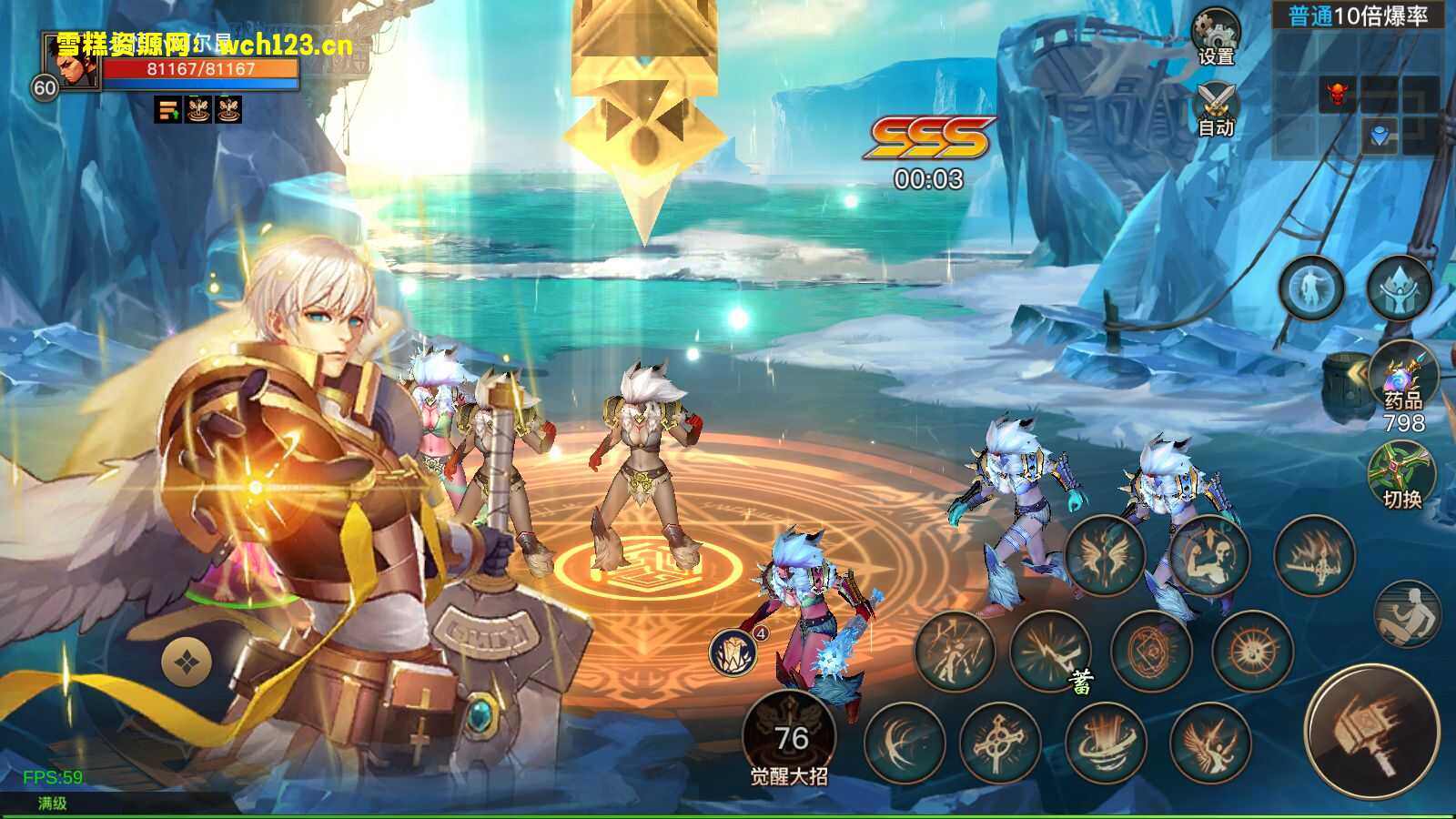
Task: Activate the crouching dodge skill
Action: [1407, 614]
